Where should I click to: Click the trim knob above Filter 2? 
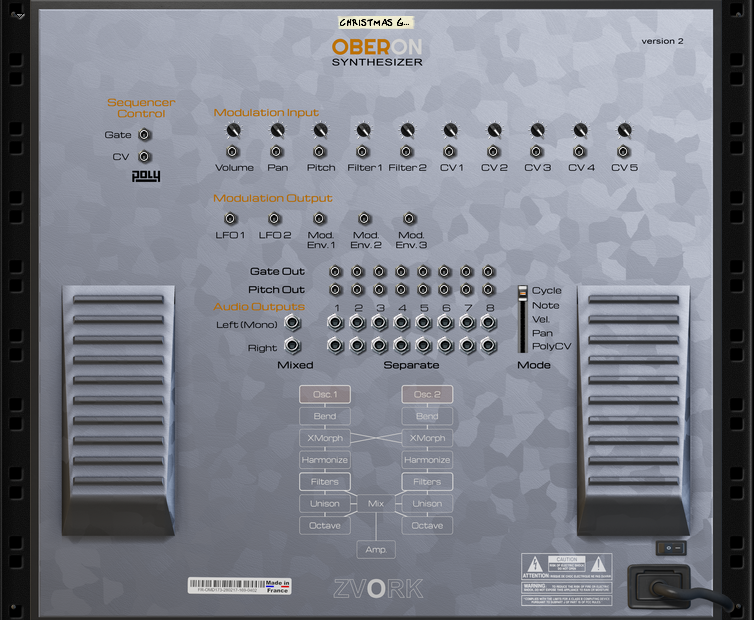pos(407,130)
